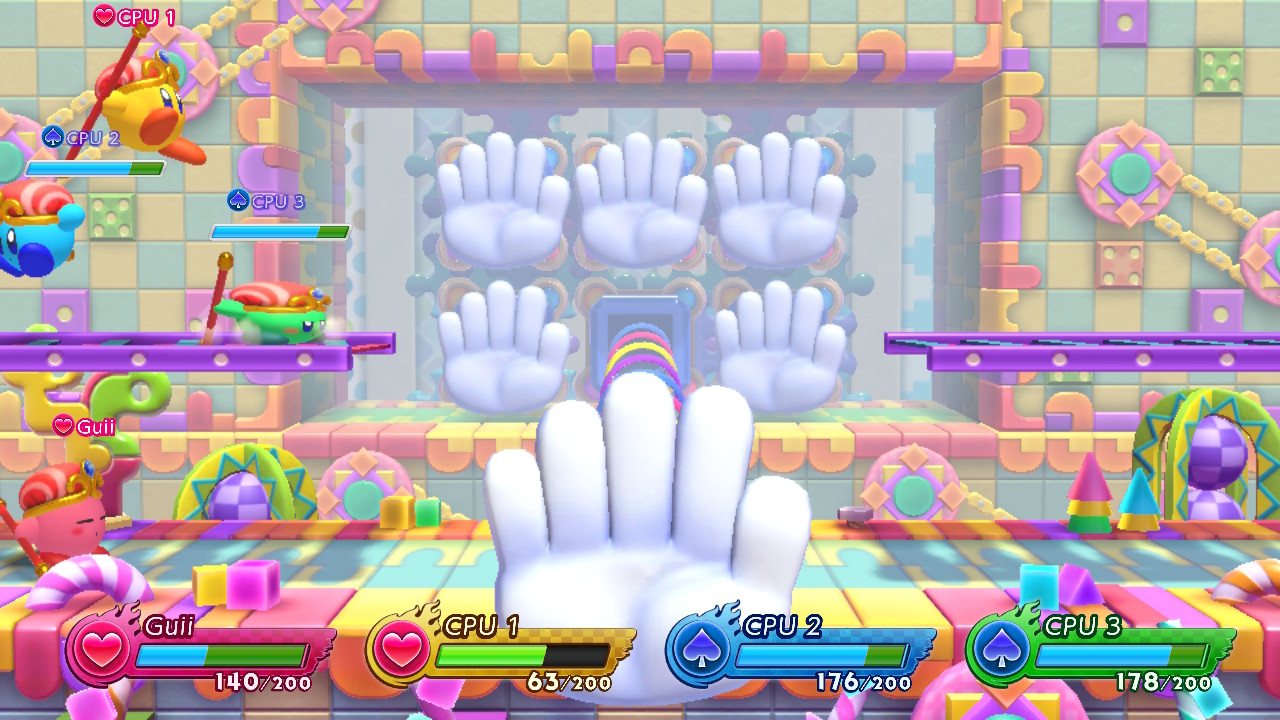
Task: Select the CPU 1 name on the yellow panel
Action: [481, 627]
